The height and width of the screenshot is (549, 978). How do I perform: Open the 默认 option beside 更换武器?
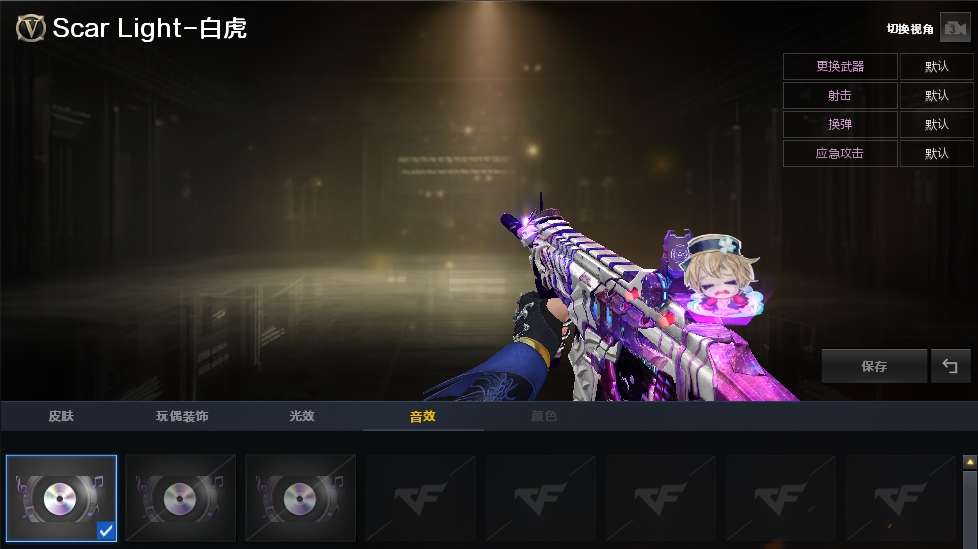[936, 67]
